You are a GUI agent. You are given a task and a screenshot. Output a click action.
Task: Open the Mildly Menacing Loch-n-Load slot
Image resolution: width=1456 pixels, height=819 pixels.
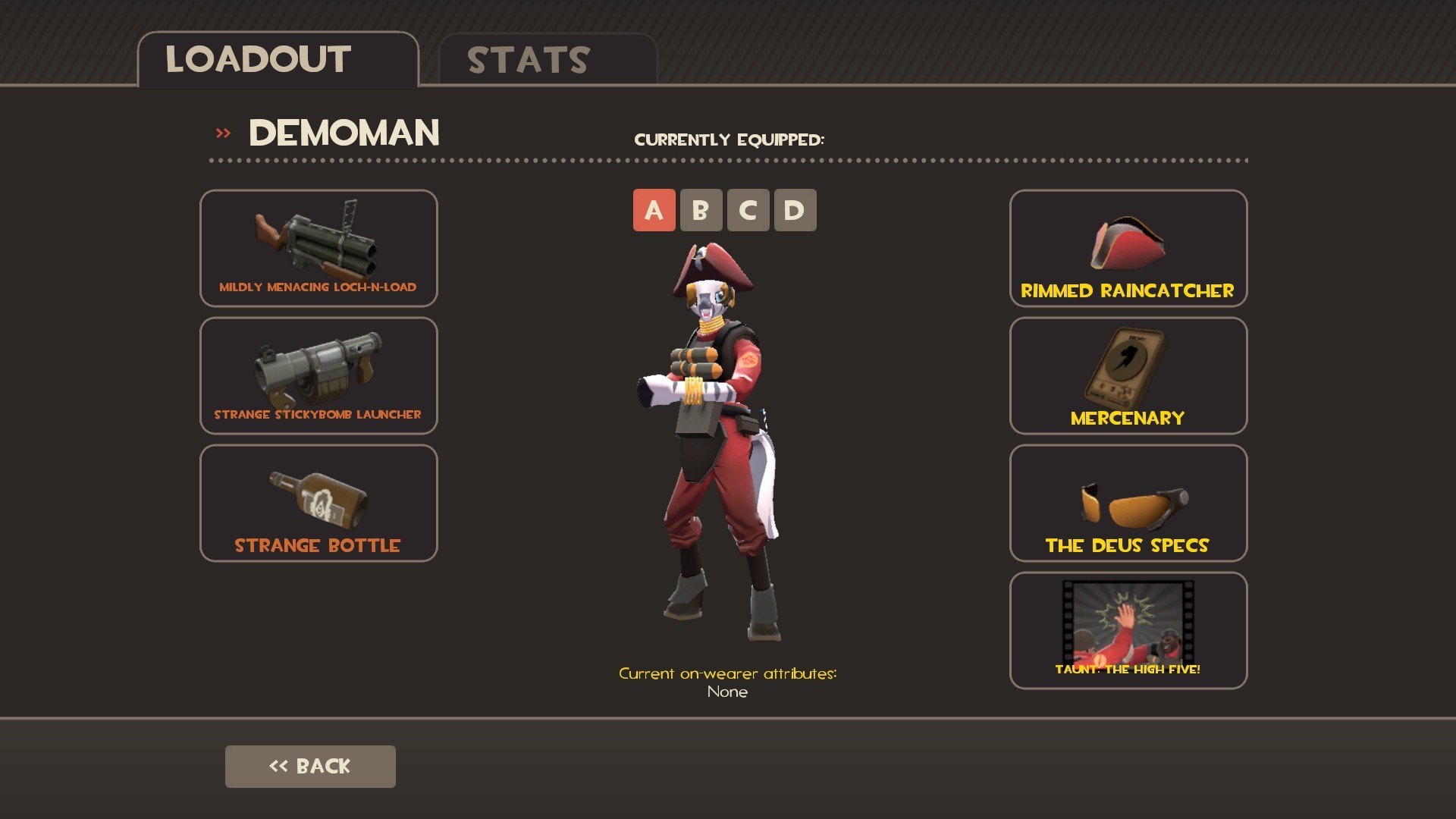(x=318, y=248)
